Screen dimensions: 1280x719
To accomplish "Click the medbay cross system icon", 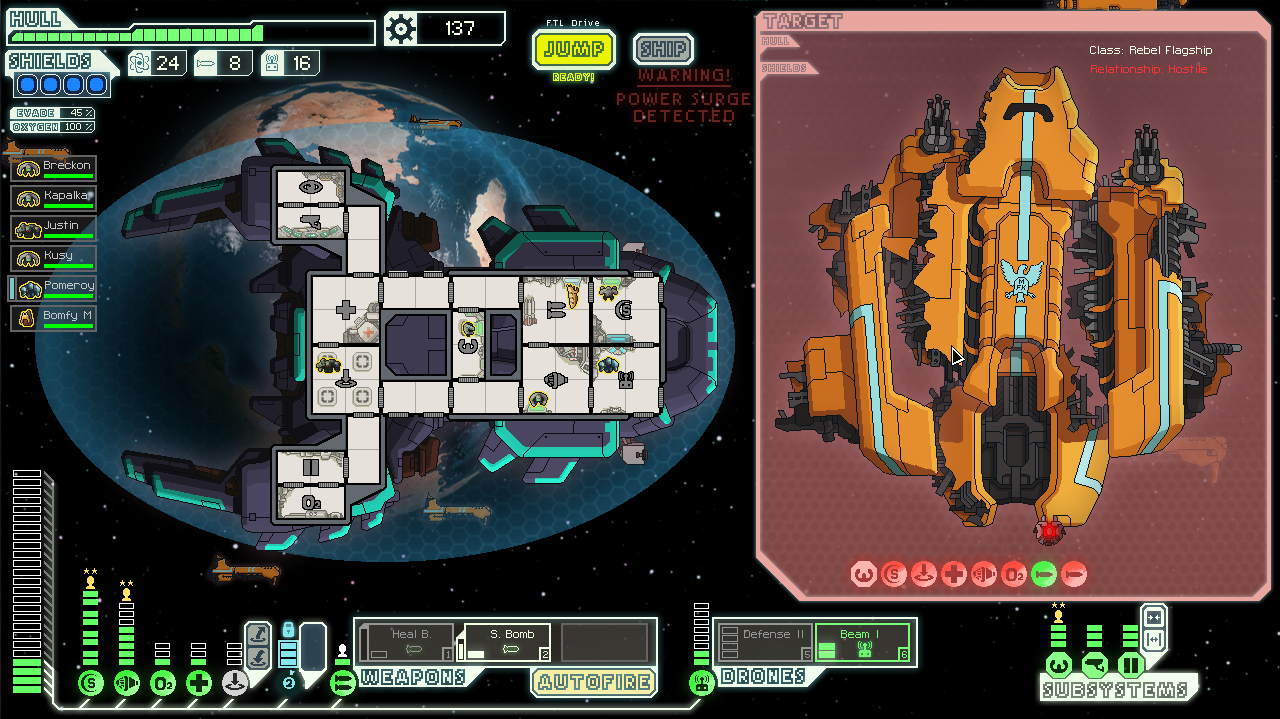I will click(x=199, y=684).
